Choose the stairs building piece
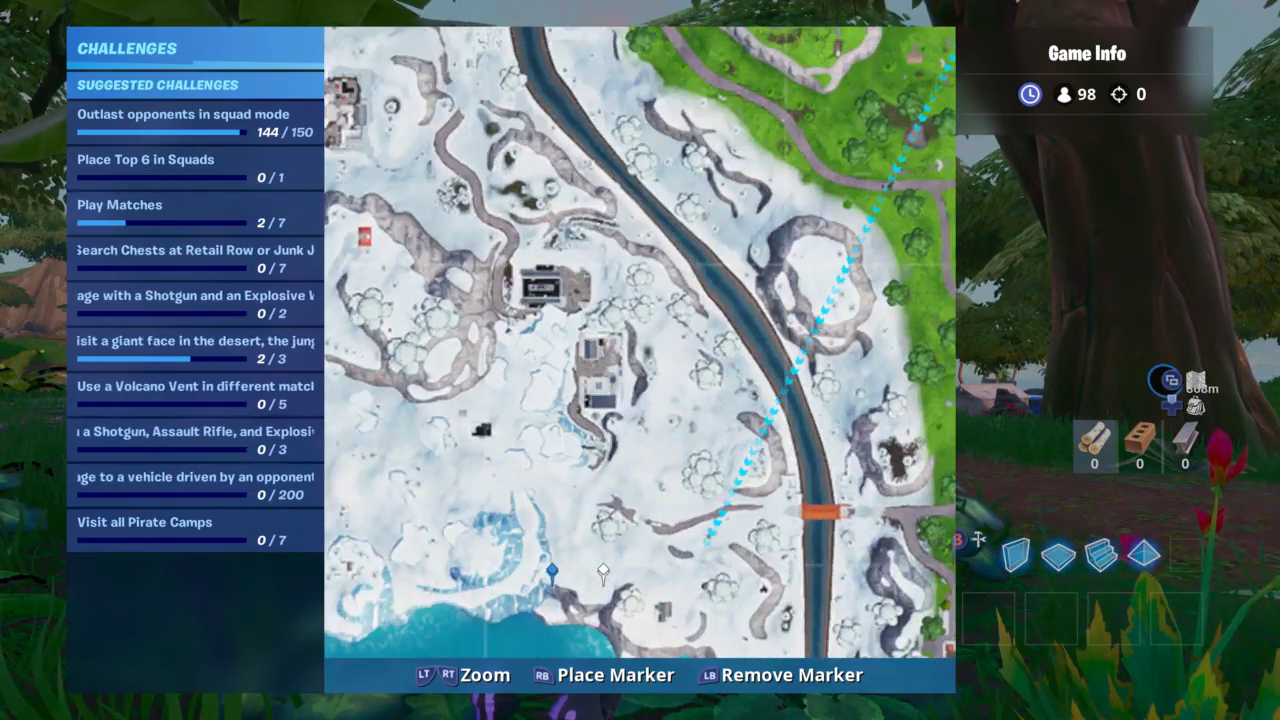This screenshot has width=1280, height=720. (x=1101, y=555)
